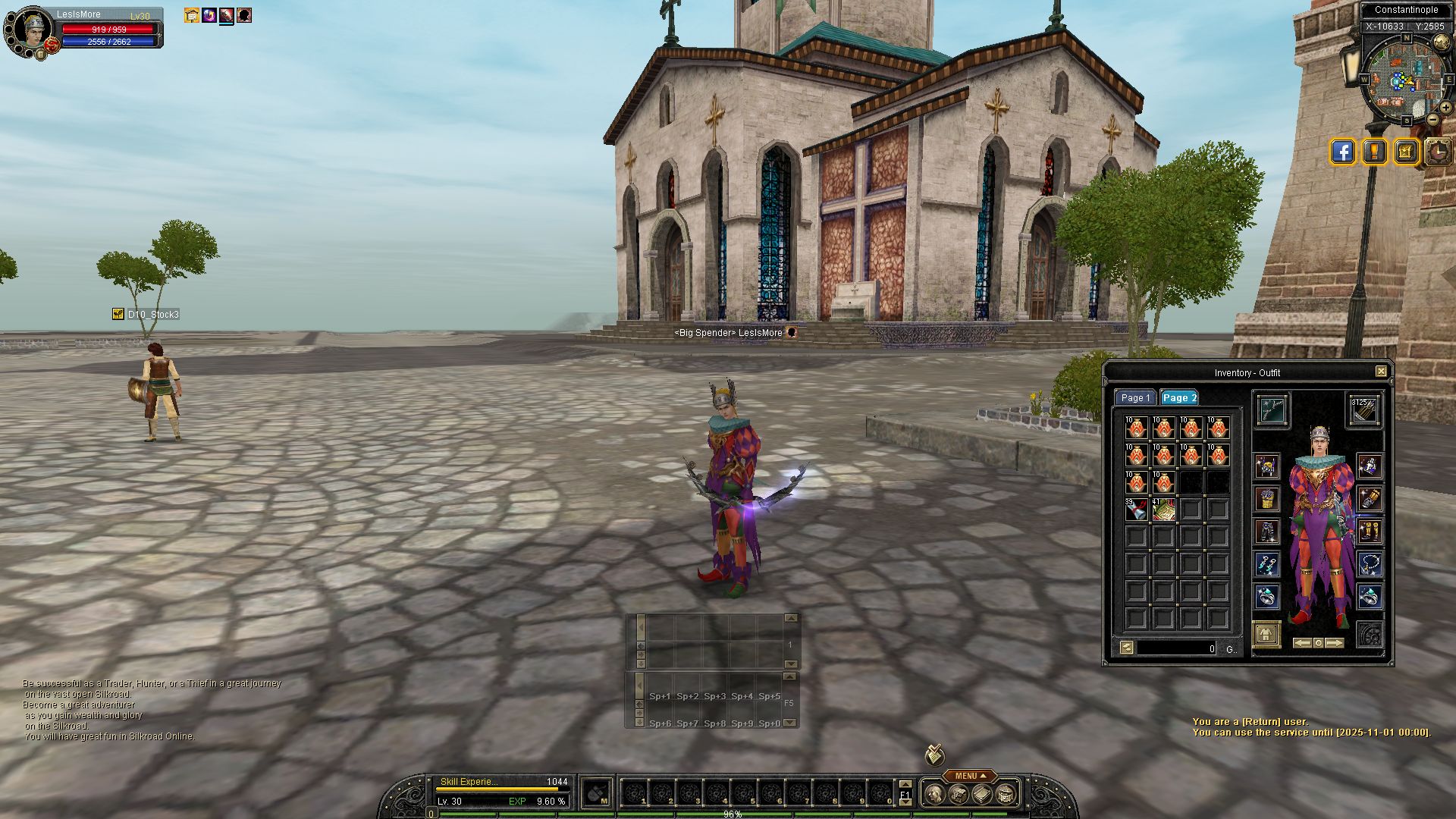Open the exclamation mark notice icon
This screenshot has width=1456, height=819.
point(1374,152)
